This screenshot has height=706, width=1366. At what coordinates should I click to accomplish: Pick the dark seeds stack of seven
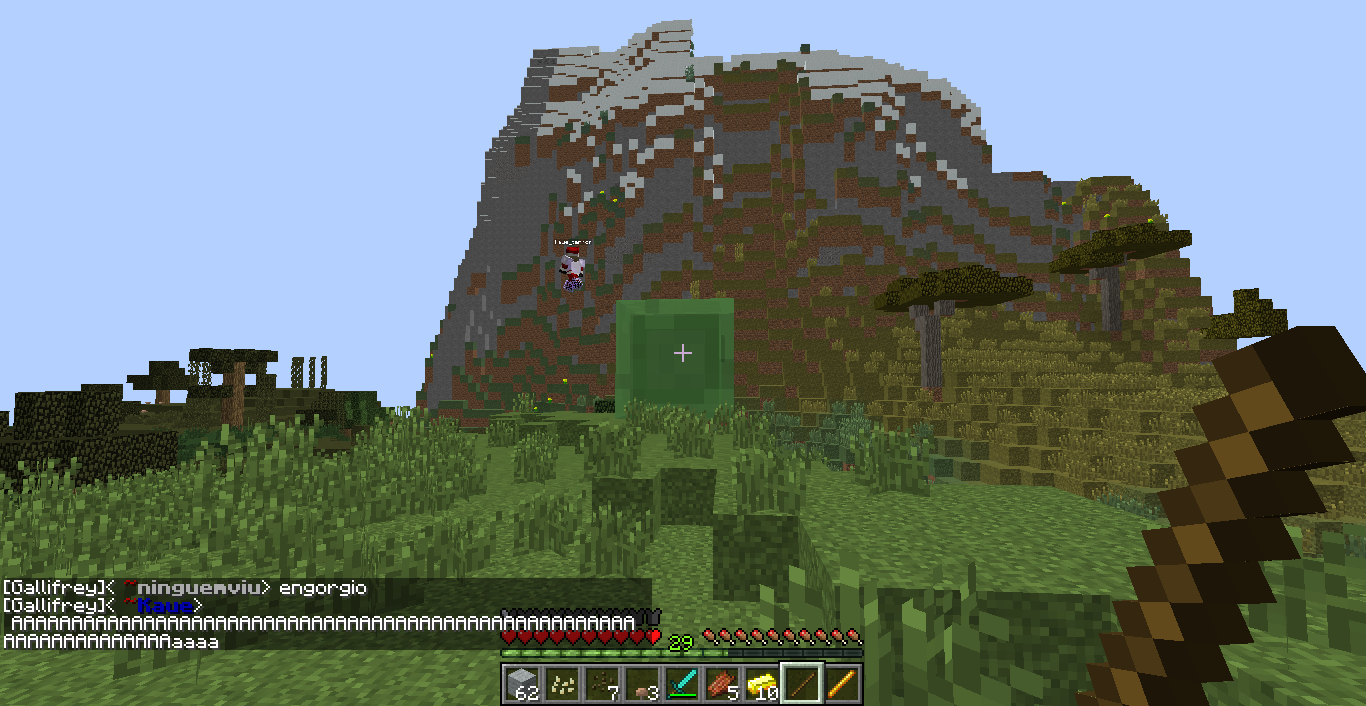coord(602,684)
